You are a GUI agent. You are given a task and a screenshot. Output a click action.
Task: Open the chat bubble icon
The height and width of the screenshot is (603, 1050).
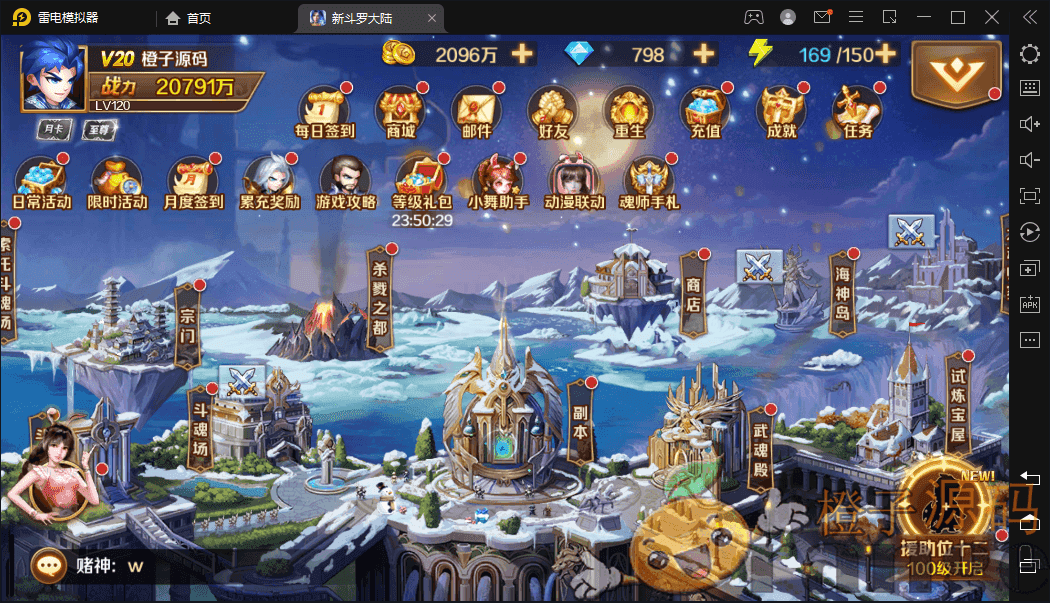tap(48, 566)
